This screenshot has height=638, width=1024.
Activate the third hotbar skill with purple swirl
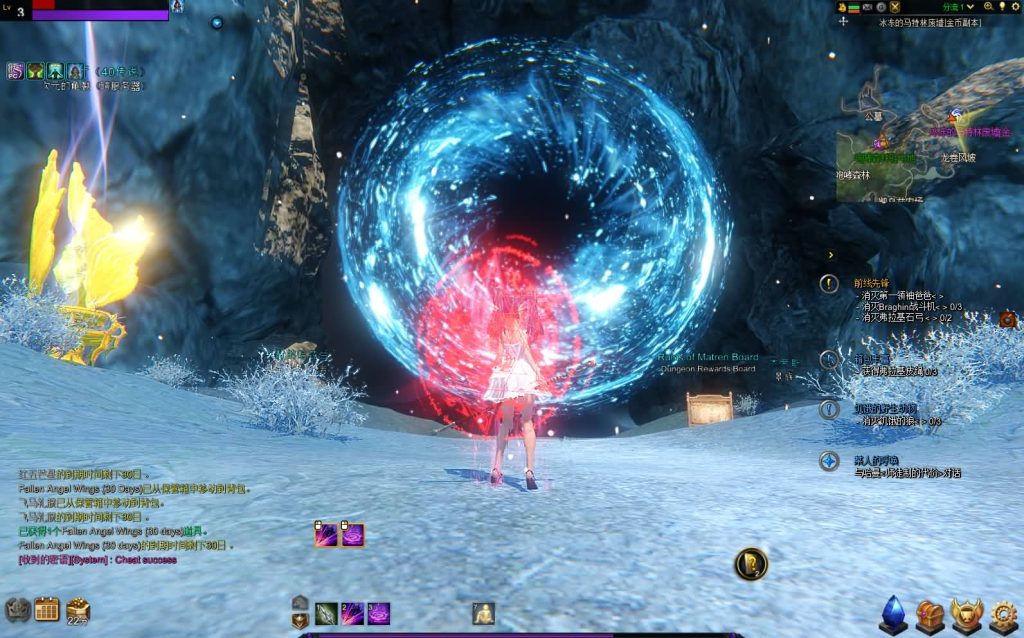coord(379,614)
